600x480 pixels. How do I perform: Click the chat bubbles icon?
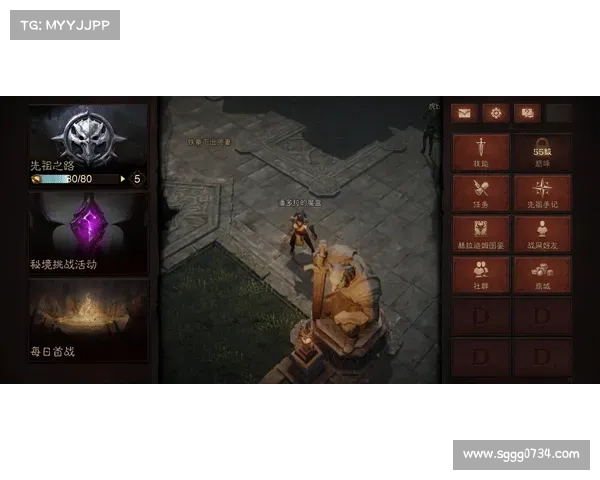(x=526, y=113)
